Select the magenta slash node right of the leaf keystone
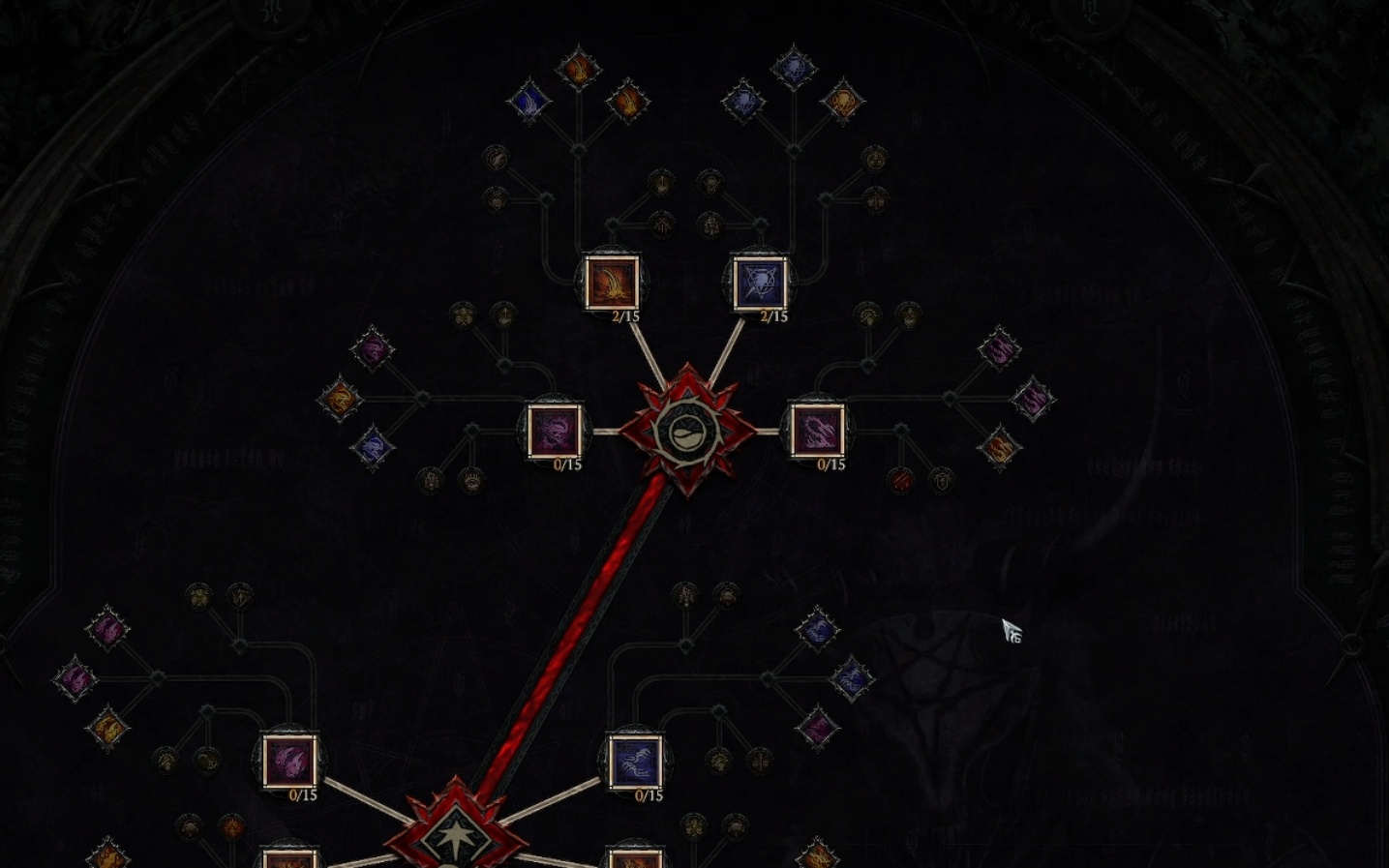The height and width of the screenshot is (868, 1389). point(818,433)
